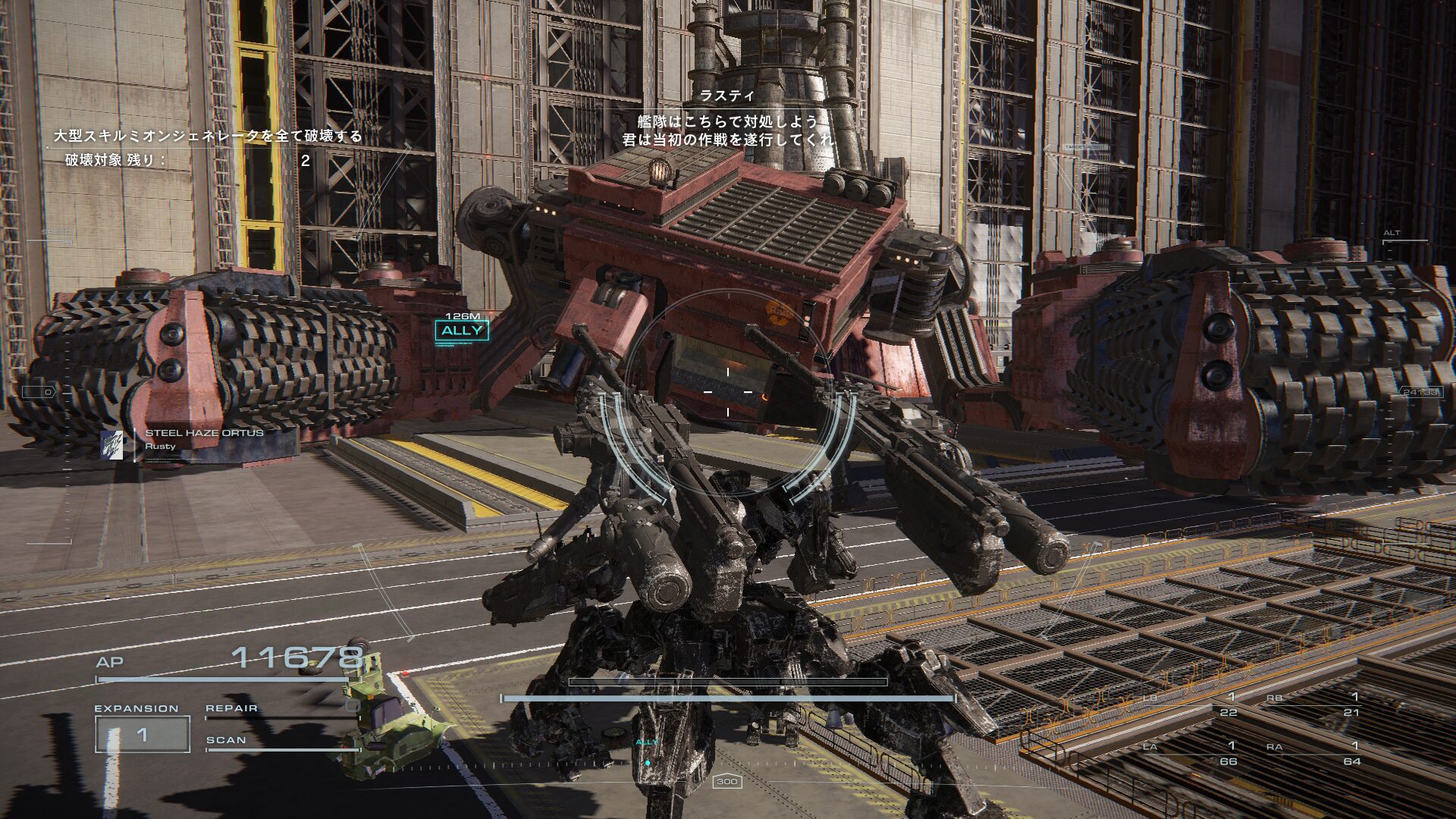Activate the EXPANSION slot box

click(142, 734)
